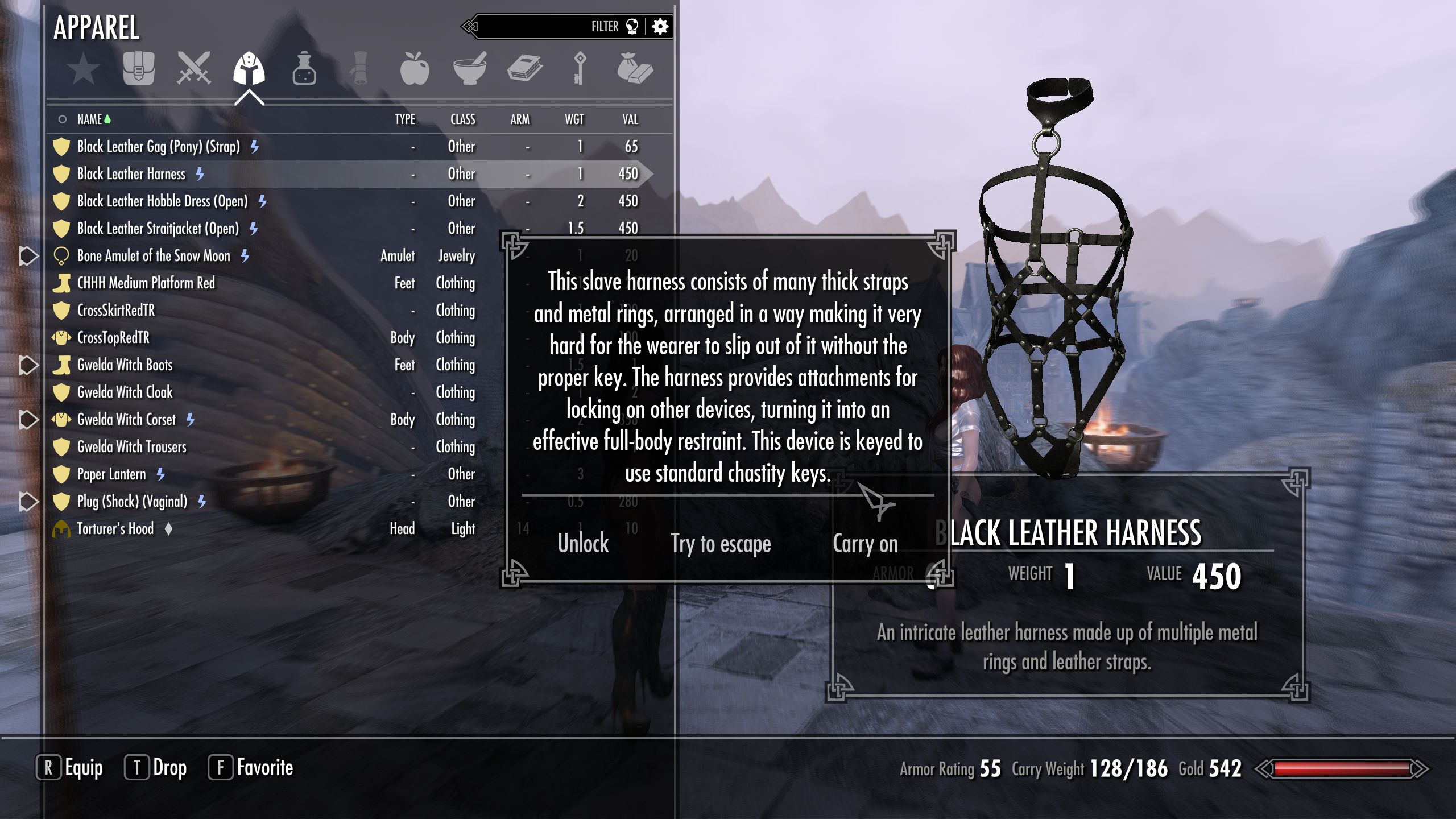Open the Favorites star category
1456x819 pixels.
tap(83, 69)
